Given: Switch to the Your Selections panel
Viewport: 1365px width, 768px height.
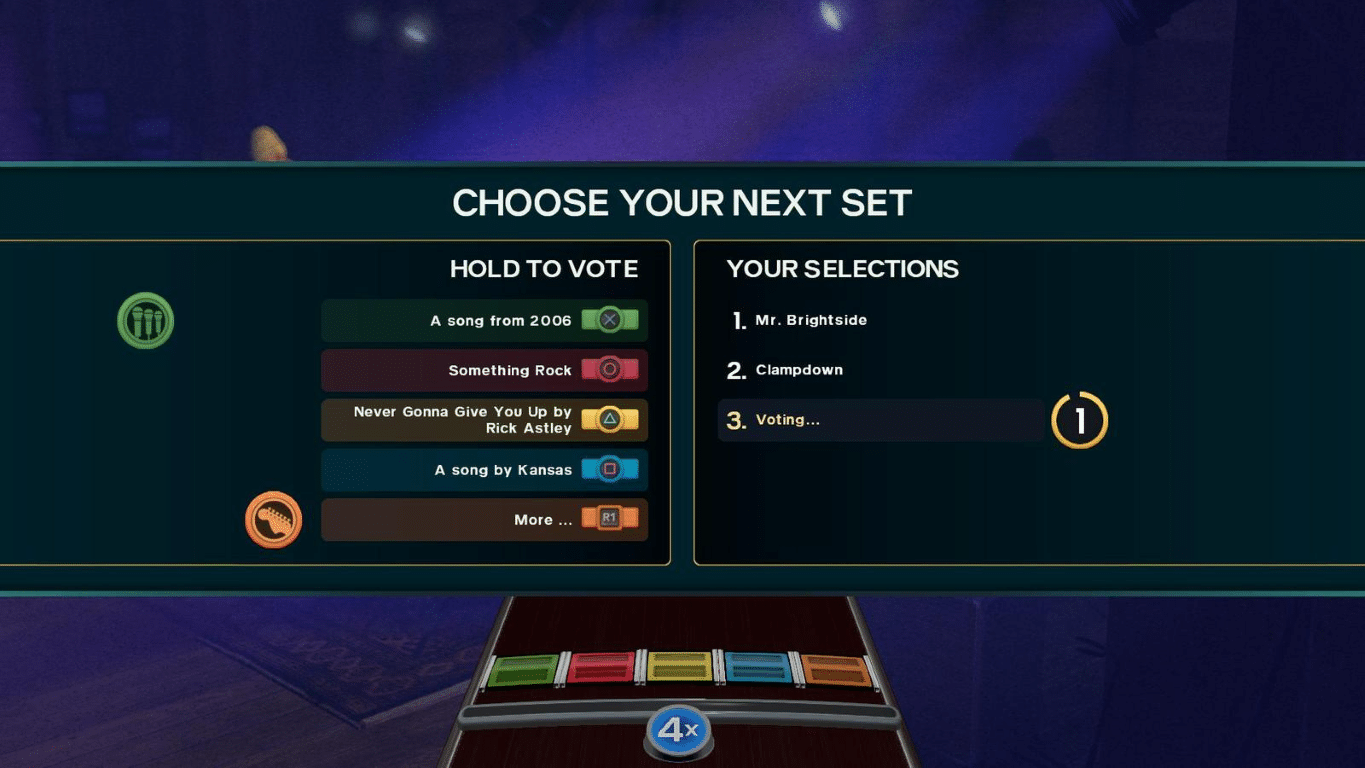Looking at the screenshot, I should [843, 269].
